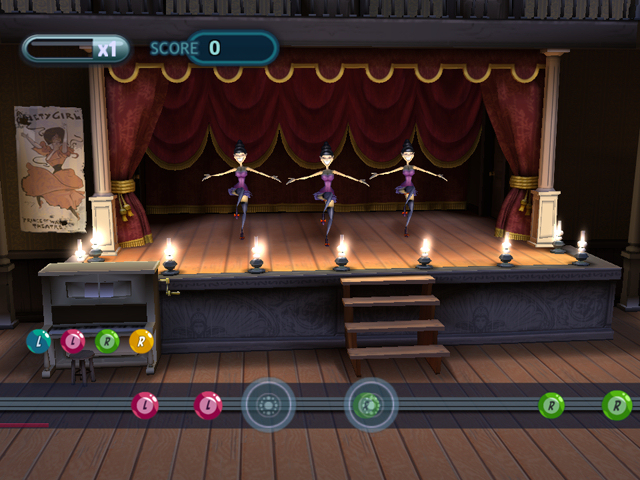The width and height of the screenshot is (640, 480).
Task: Hit the blue-gray target ring on the note track
Action: tap(268, 405)
